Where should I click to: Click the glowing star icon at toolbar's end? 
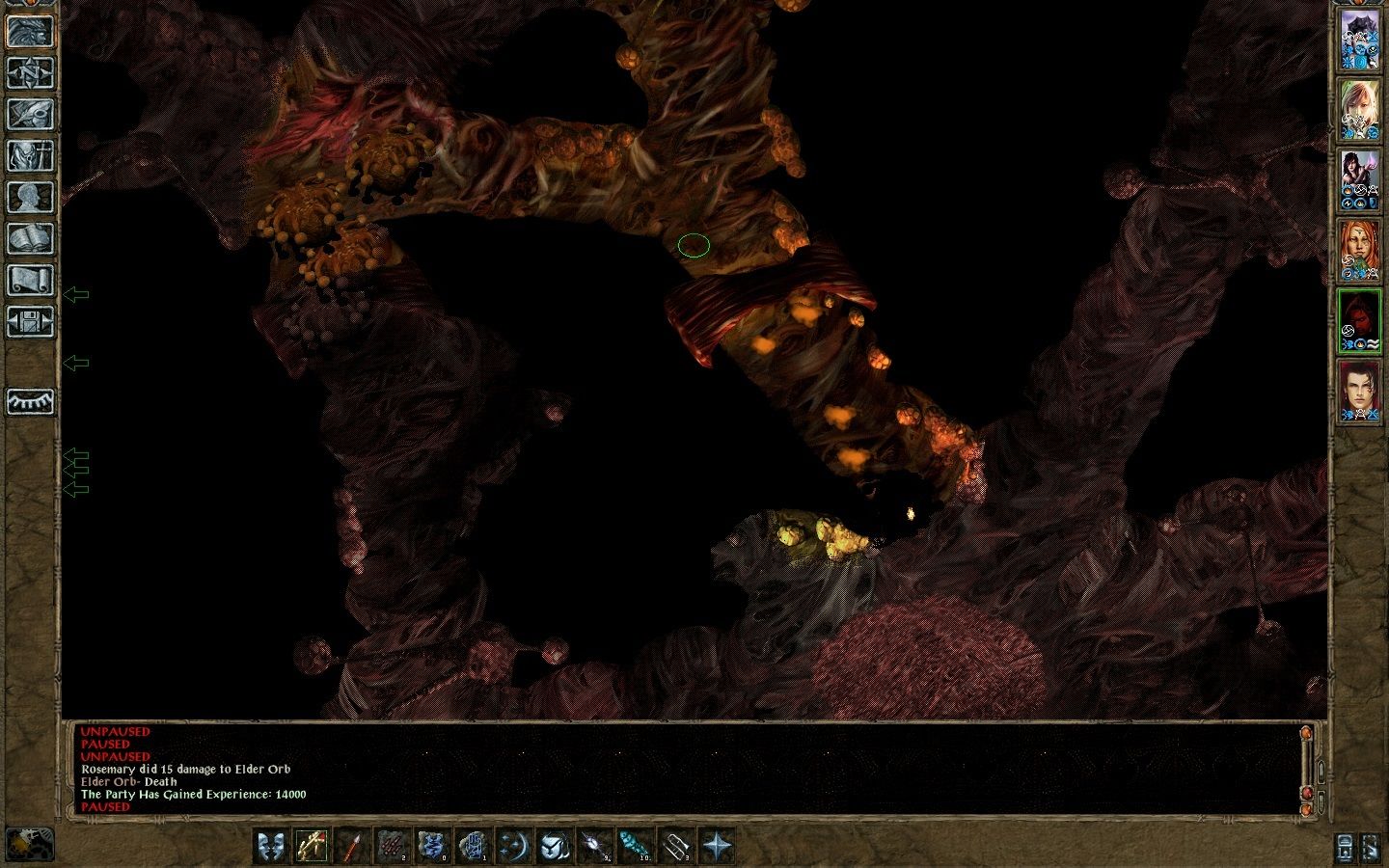pyautogui.click(x=718, y=847)
